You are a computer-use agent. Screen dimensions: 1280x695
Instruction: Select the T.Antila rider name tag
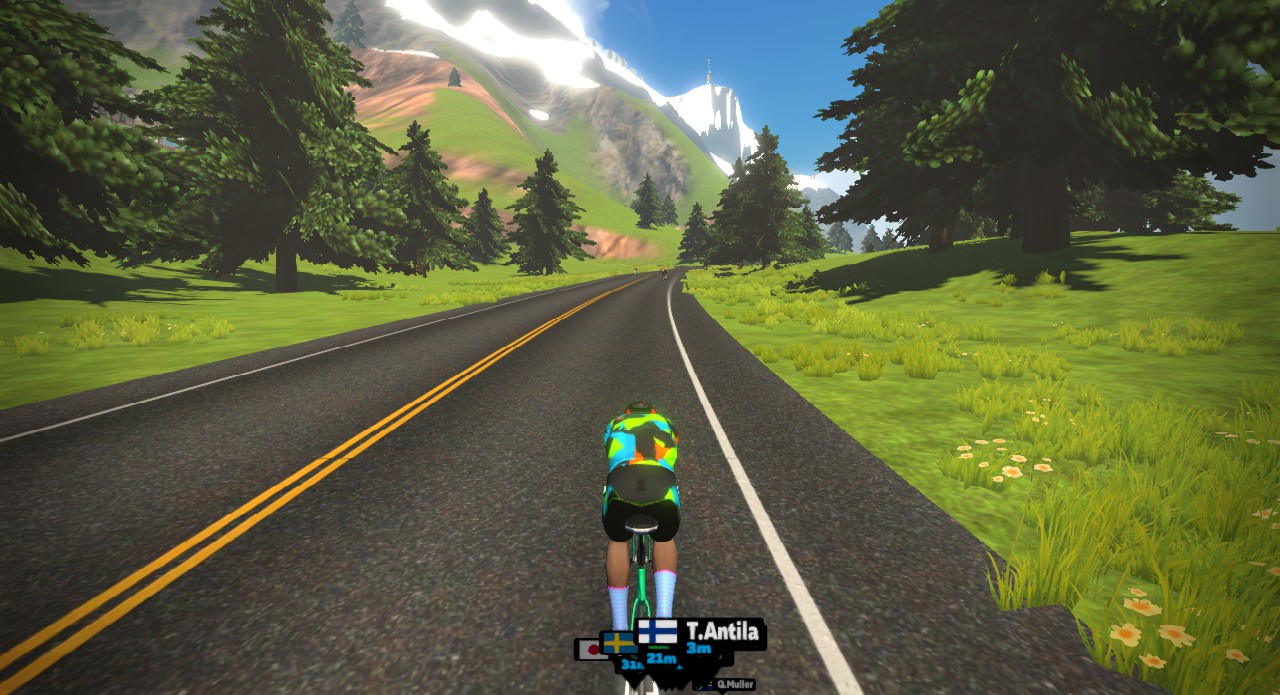pos(721,631)
